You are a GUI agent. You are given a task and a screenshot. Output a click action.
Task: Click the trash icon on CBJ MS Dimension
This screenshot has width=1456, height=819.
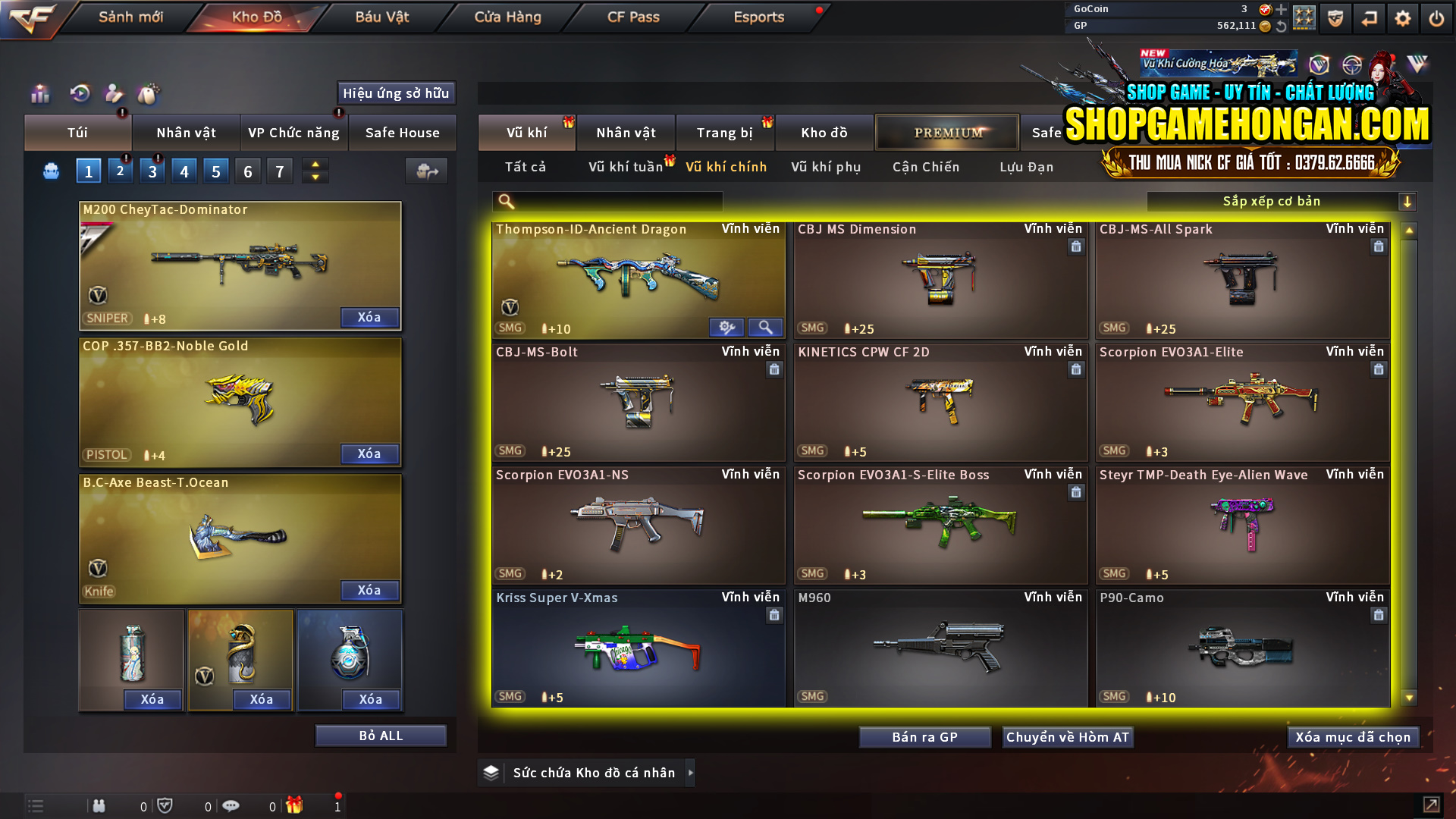[x=1076, y=246]
